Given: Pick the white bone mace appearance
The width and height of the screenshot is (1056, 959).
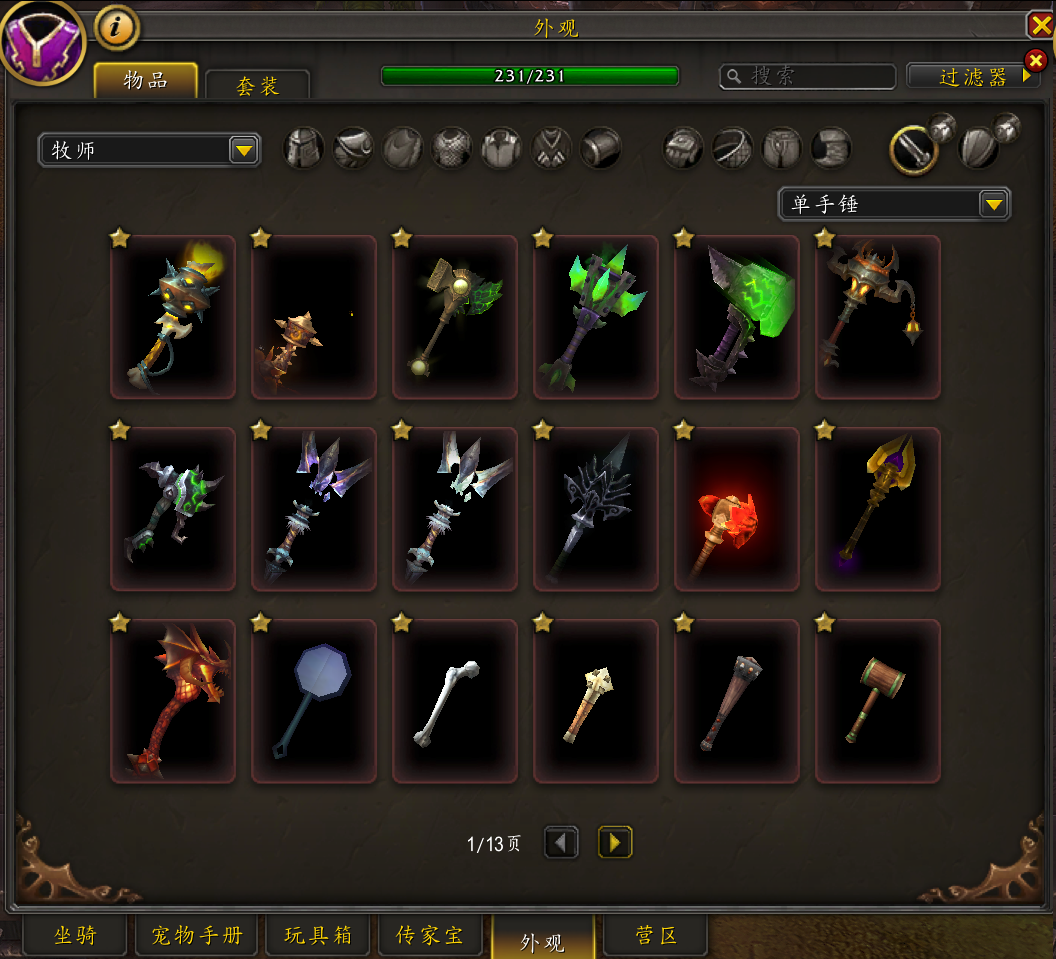Looking at the screenshot, I should (455, 701).
